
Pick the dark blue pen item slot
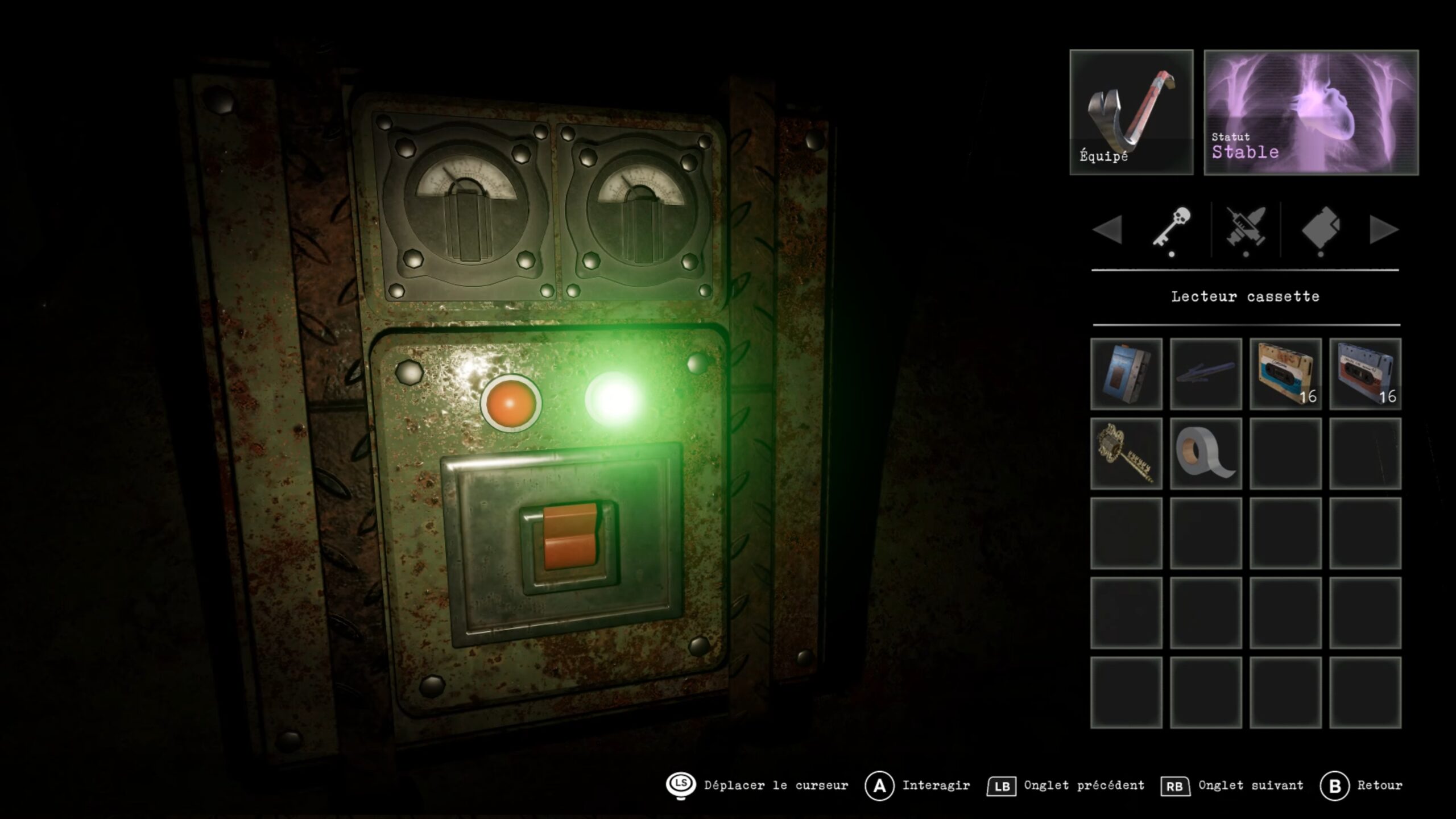point(1206,374)
